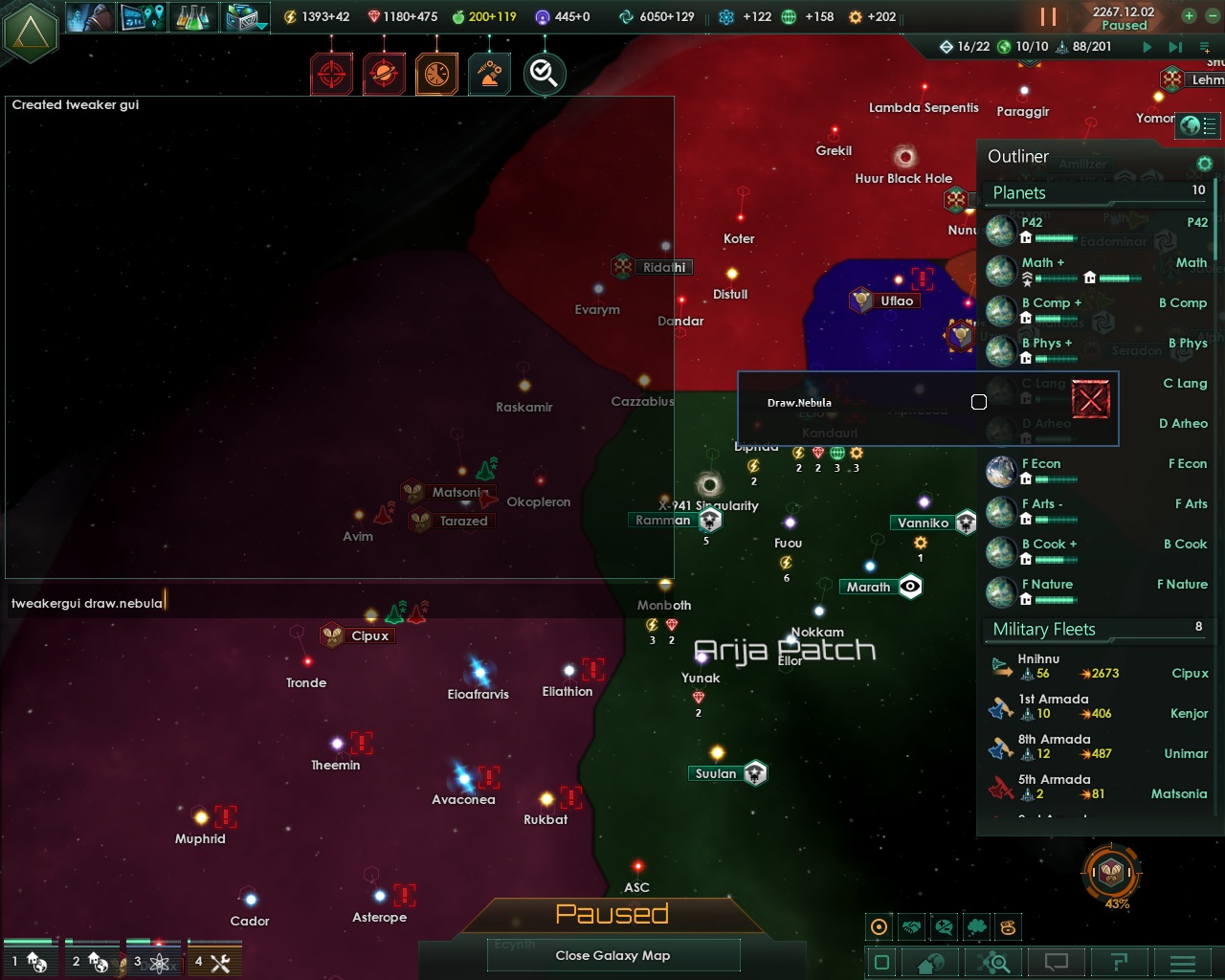Collapse the Planets section in the Outliner

coord(1095,192)
